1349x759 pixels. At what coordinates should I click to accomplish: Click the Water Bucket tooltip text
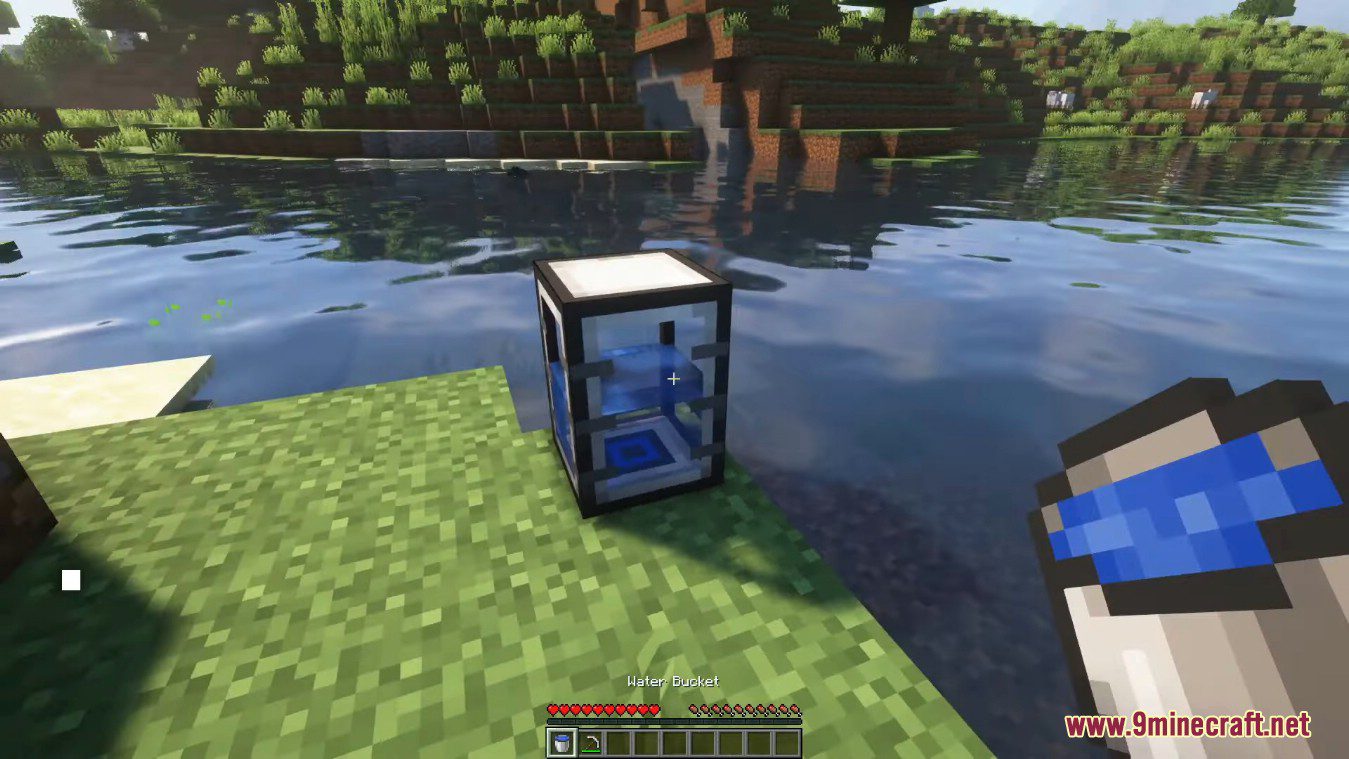click(672, 679)
